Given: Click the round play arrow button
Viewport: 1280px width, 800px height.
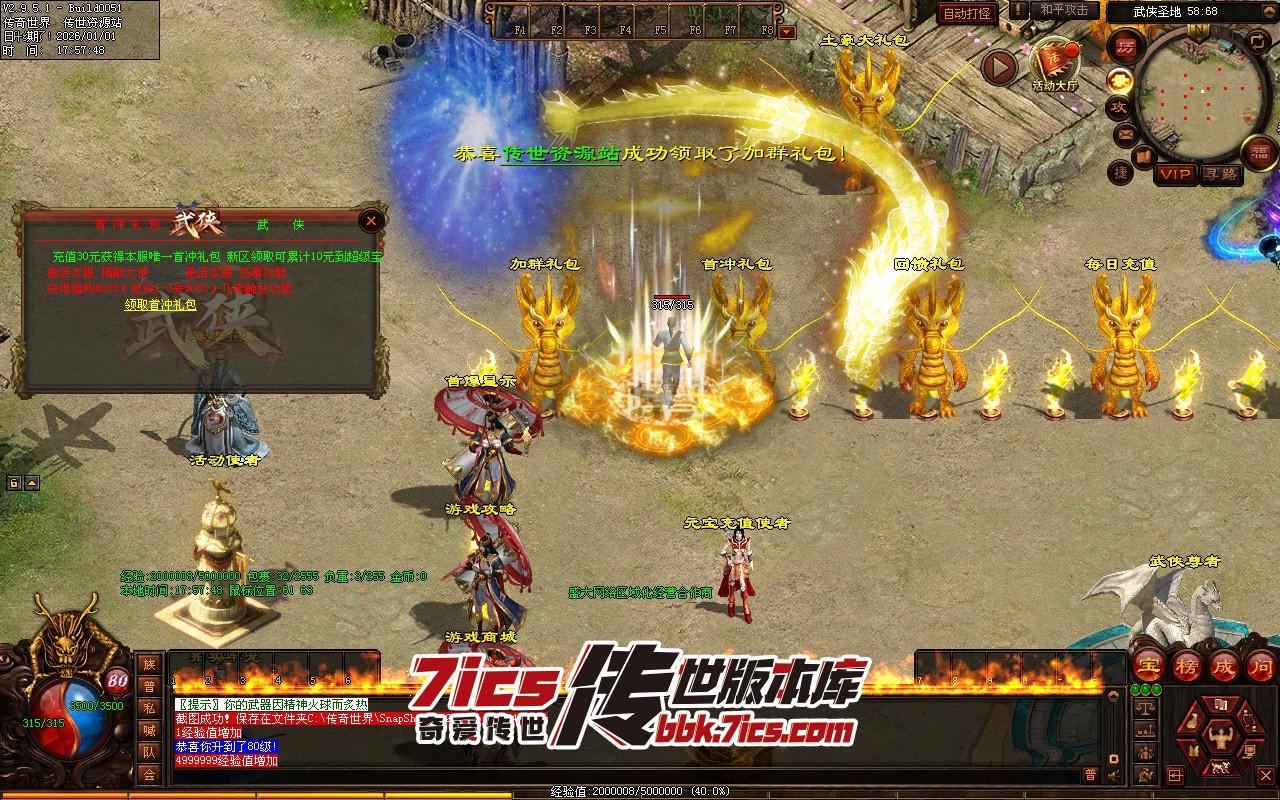Looking at the screenshot, I should click(x=998, y=67).
